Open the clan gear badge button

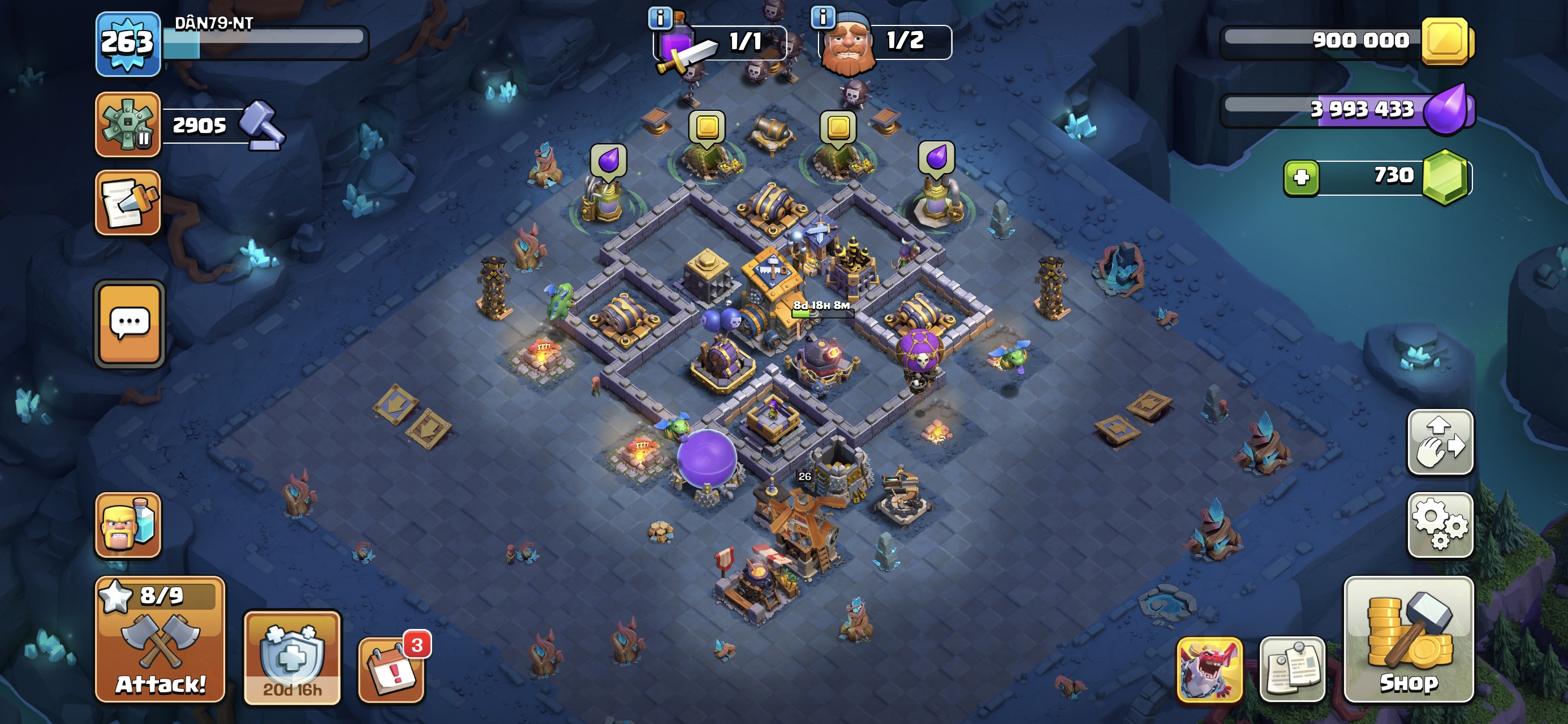(128, 124)
